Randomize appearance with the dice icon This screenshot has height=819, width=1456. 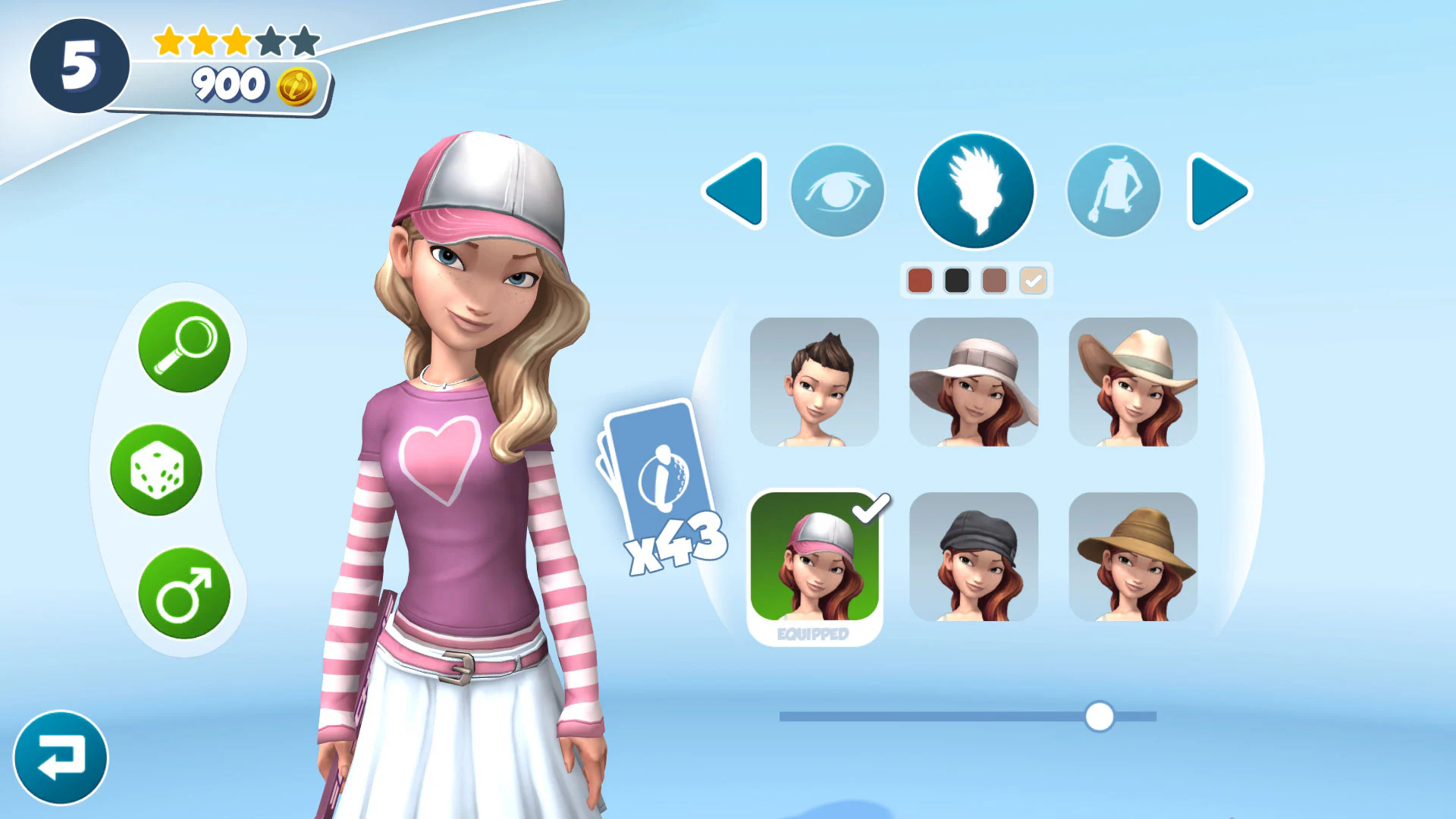click(x=156, y=471)
